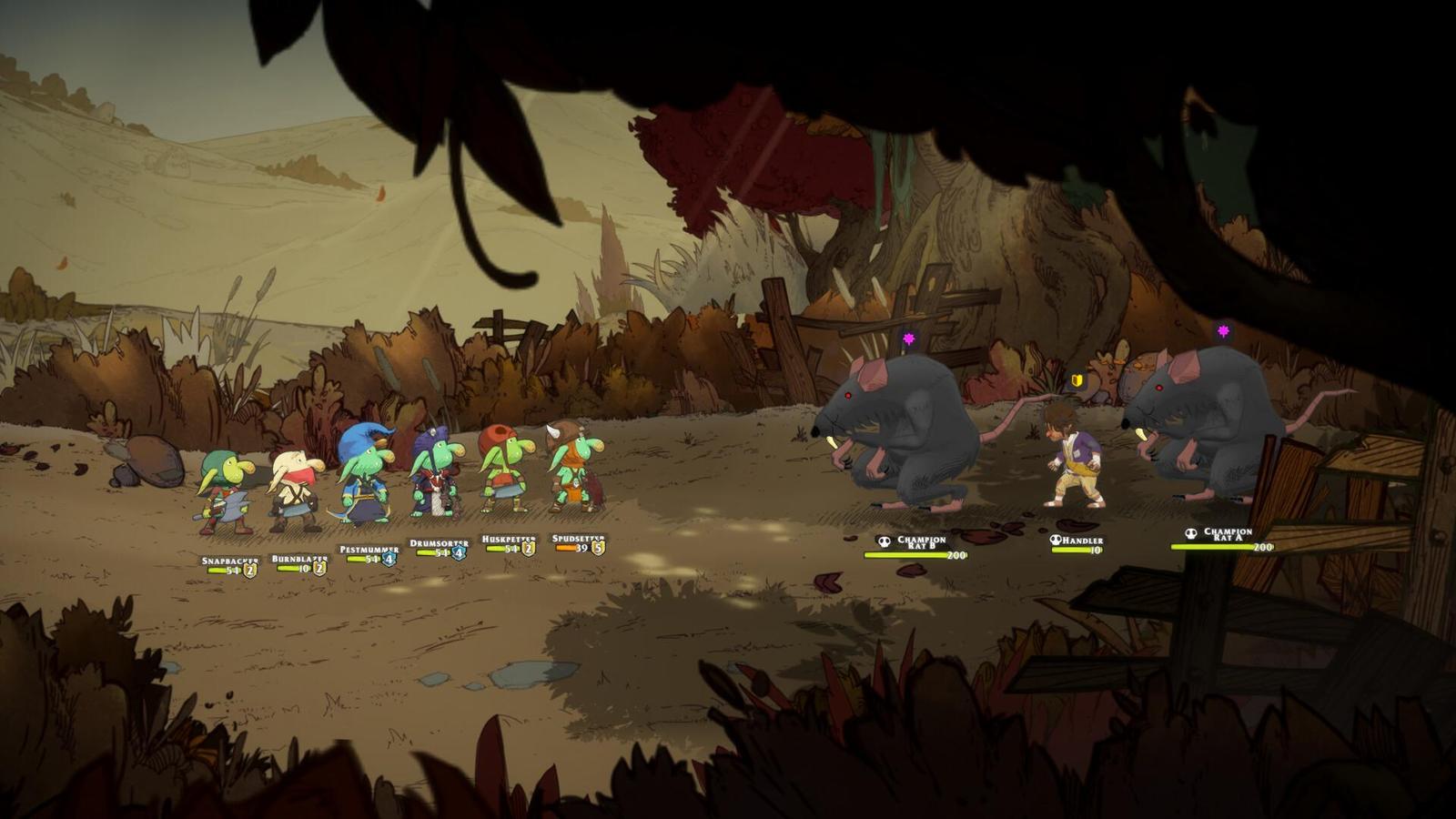The width and height of the screenshot is (1456, 819).
Task: Click the skull icon beside Champion Rat B
Action: coord(883,541)
